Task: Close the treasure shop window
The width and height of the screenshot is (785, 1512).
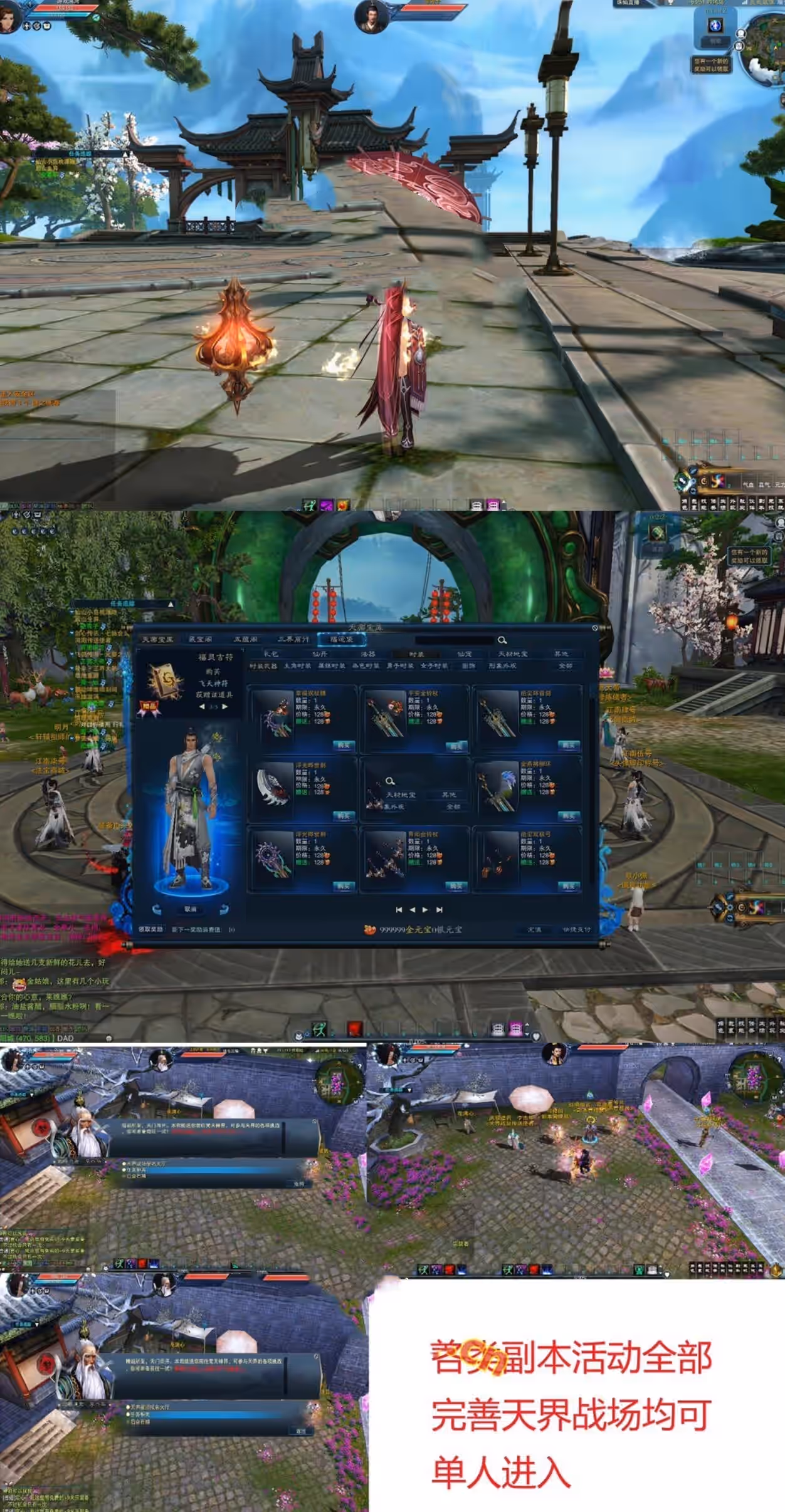Action: (594, 627)
